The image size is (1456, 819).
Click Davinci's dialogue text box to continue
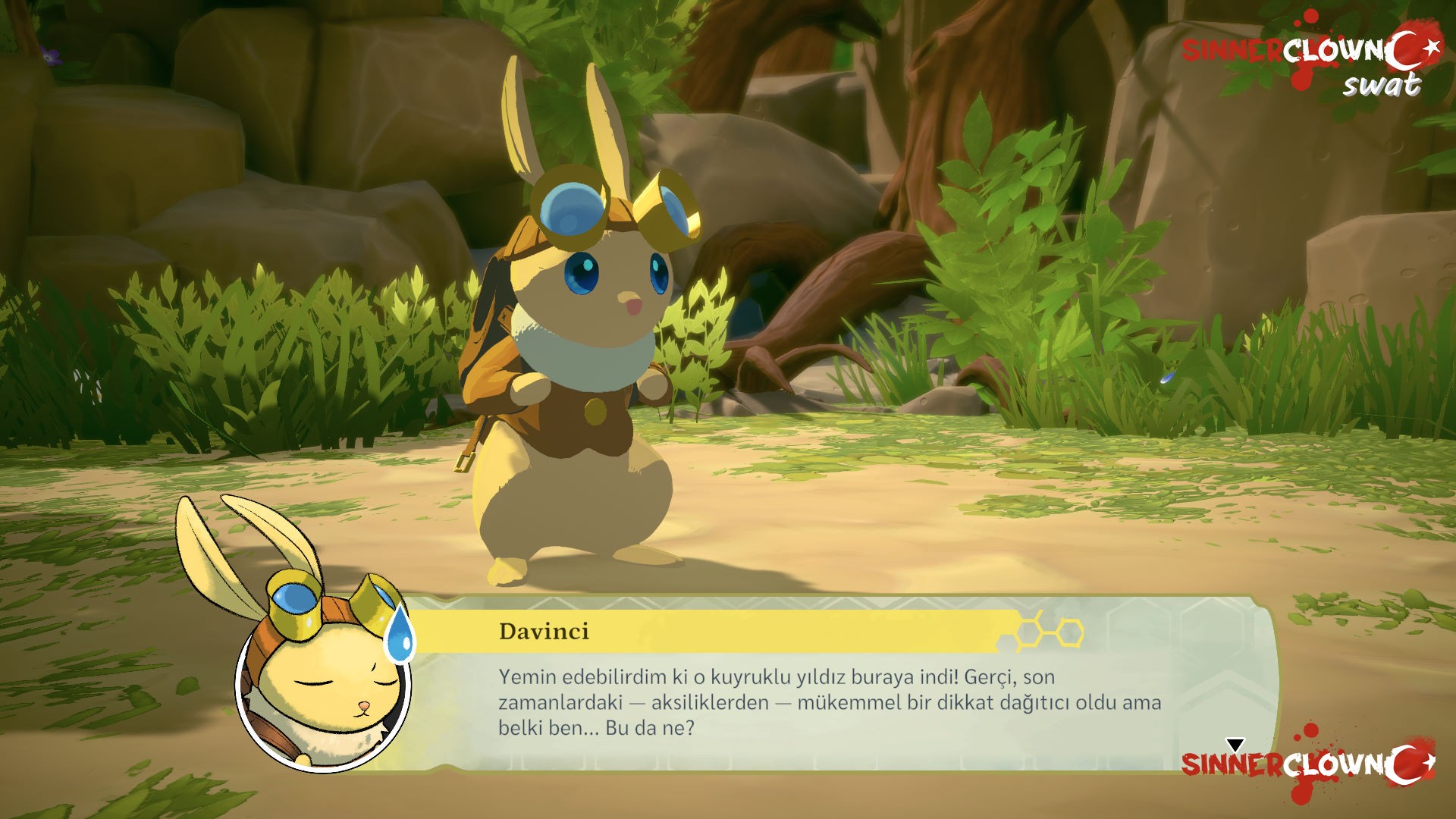[x=829, y=702]
